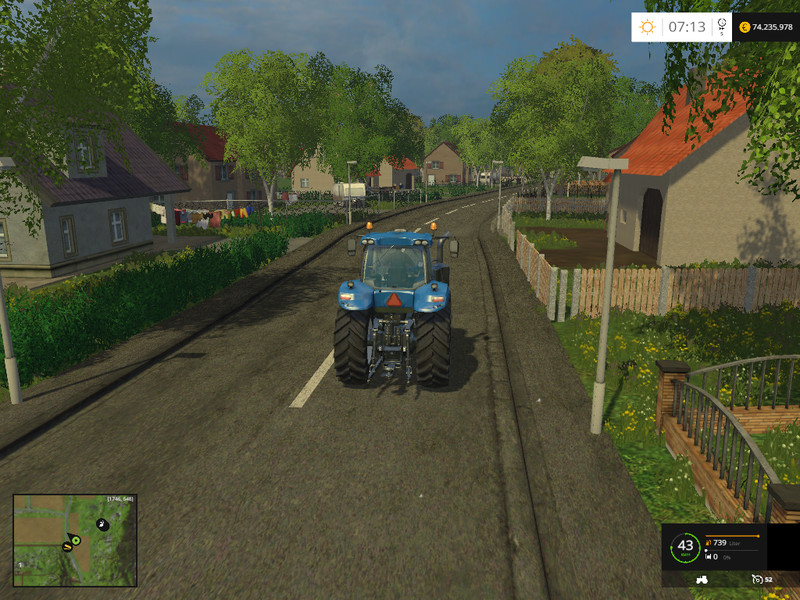Click the orange fuel pump icon
This screenshot has width=800, height=600.
pyautogui.click(x=708, y=544)
